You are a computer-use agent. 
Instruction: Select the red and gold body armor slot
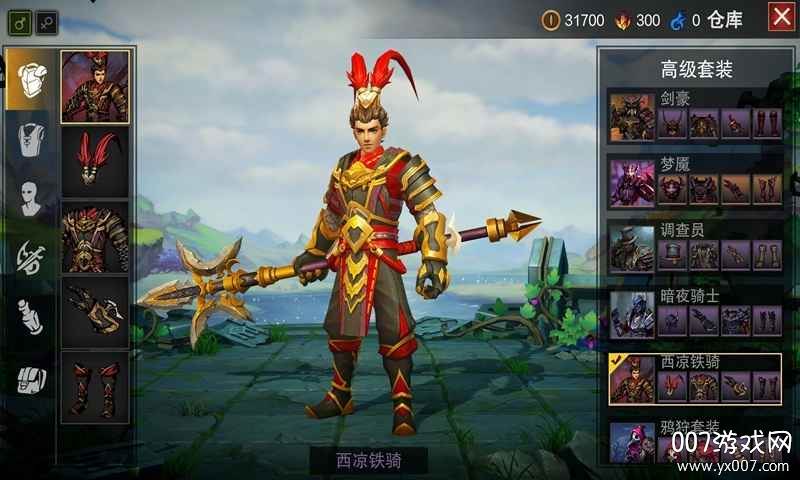95,237
